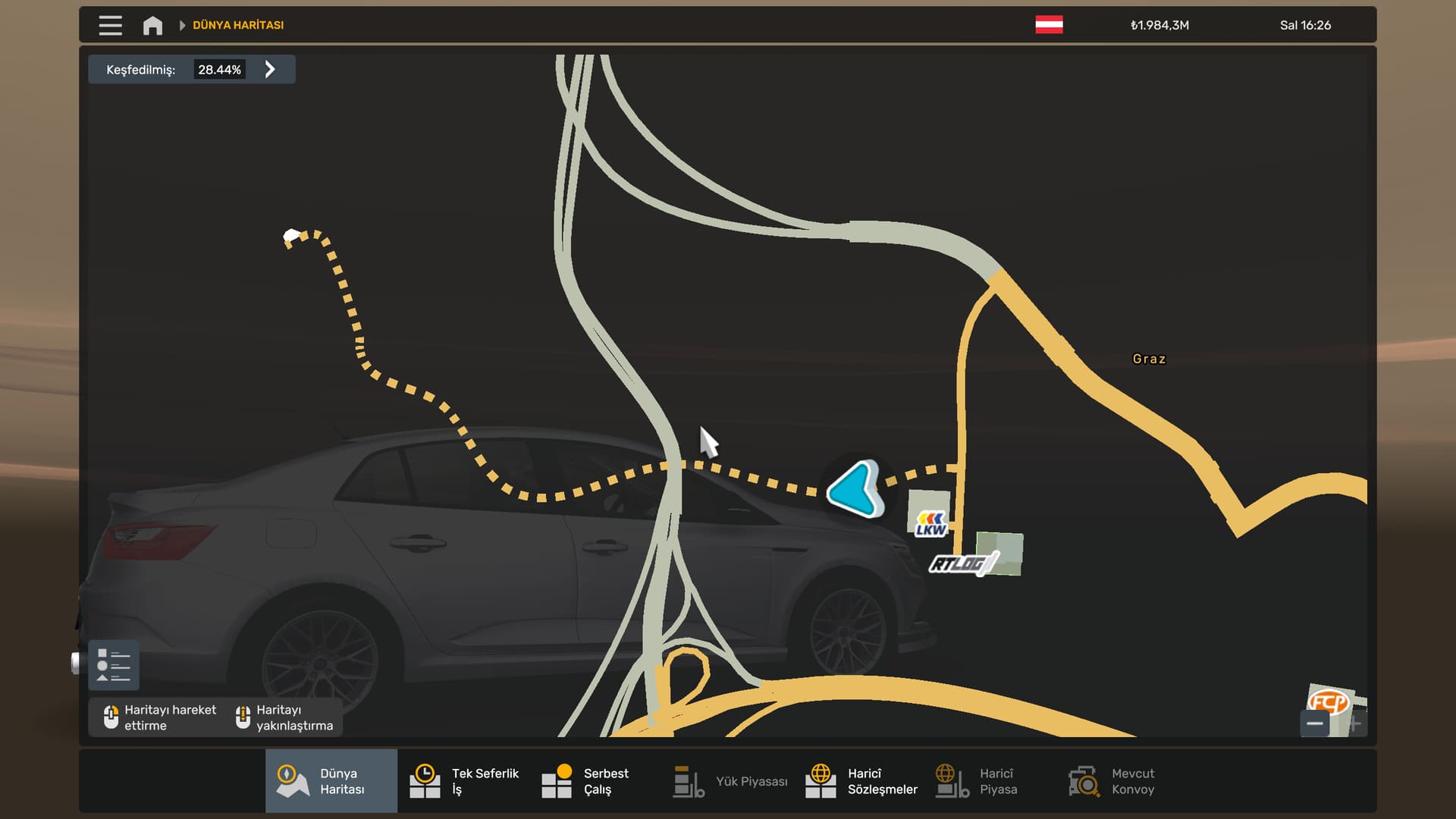Click the blue player position arrow
Viewport: 1456px width, 819px height.
(856, 489)
